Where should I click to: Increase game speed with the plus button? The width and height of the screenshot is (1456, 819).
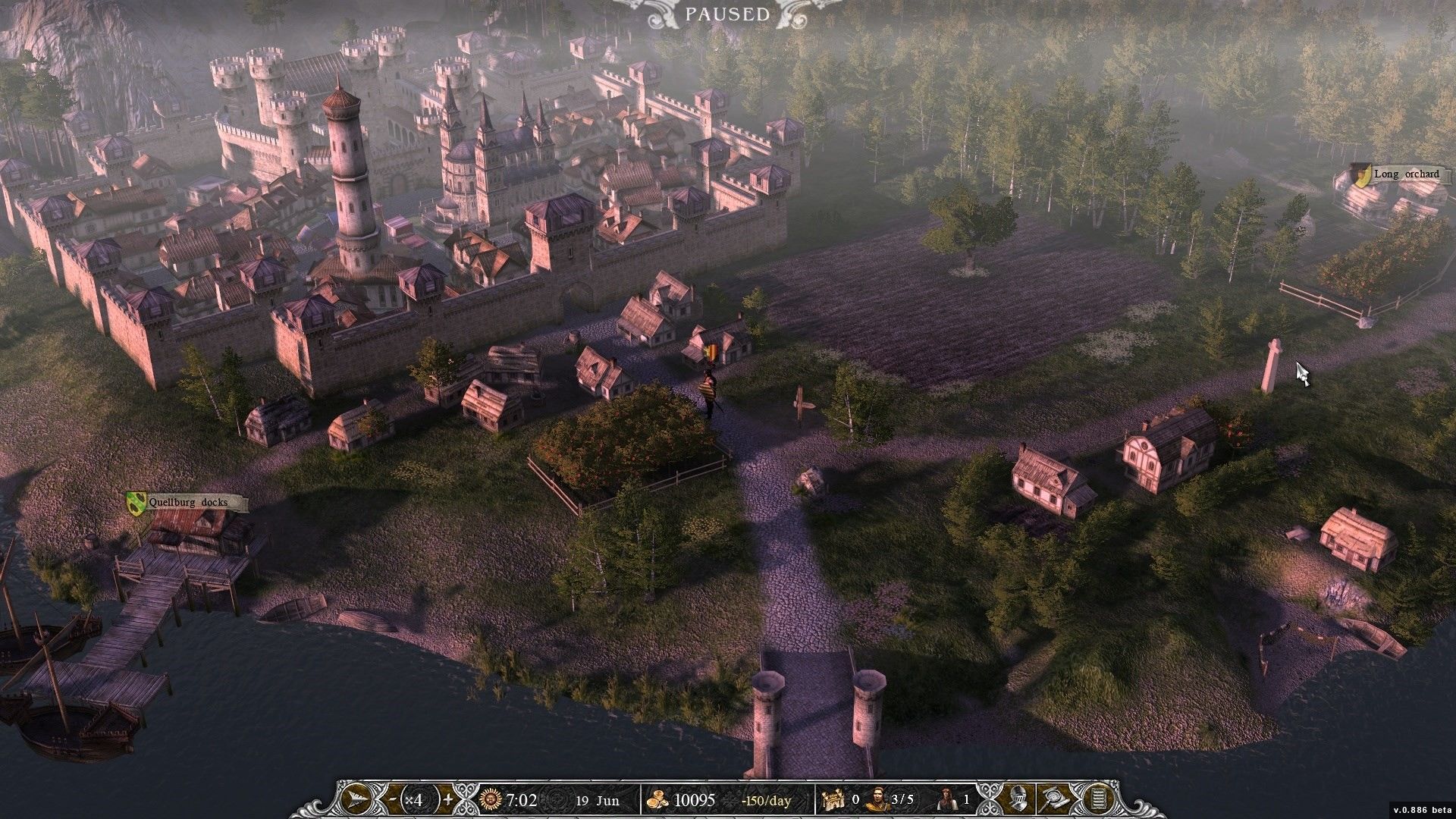click(448, 799)
